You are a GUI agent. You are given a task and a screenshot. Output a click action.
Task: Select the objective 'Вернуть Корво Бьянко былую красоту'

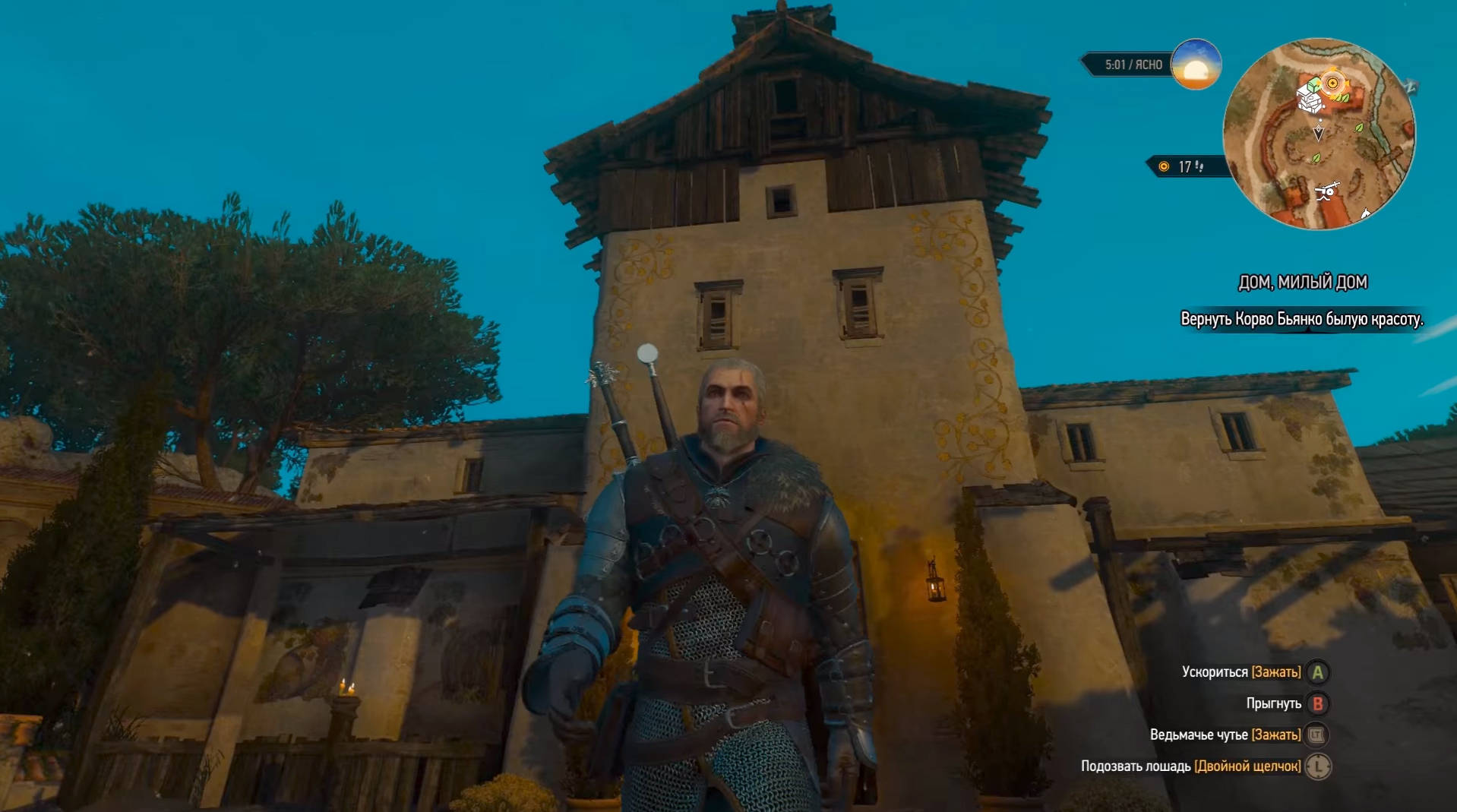coord(1301,319)
